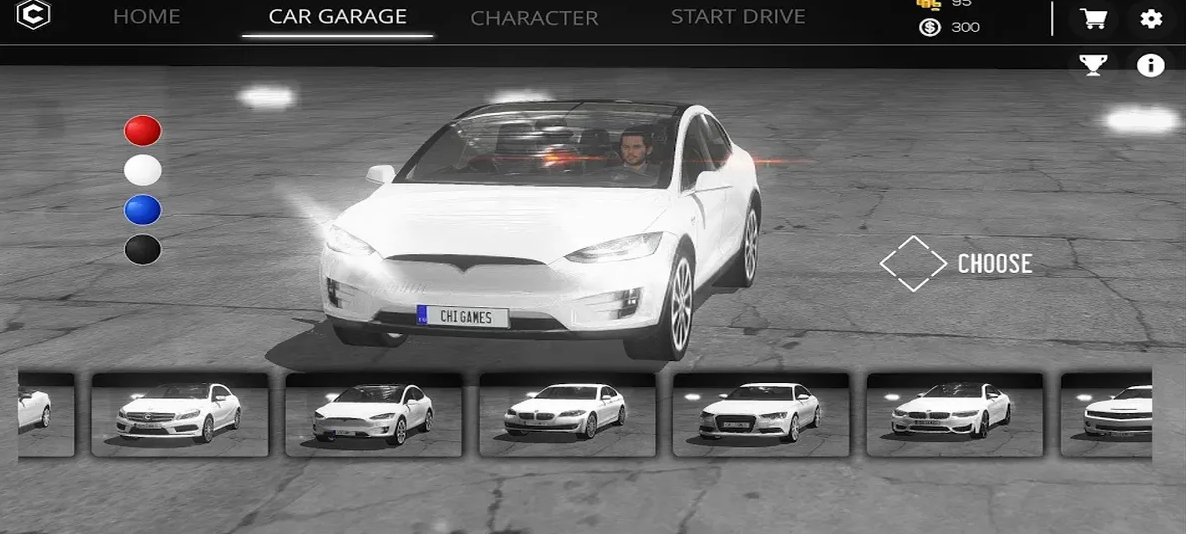Image resolution: width=1186 pixels, height=534 pixels.
Task: Open the shopping cart store
Action: point(1093,19)
